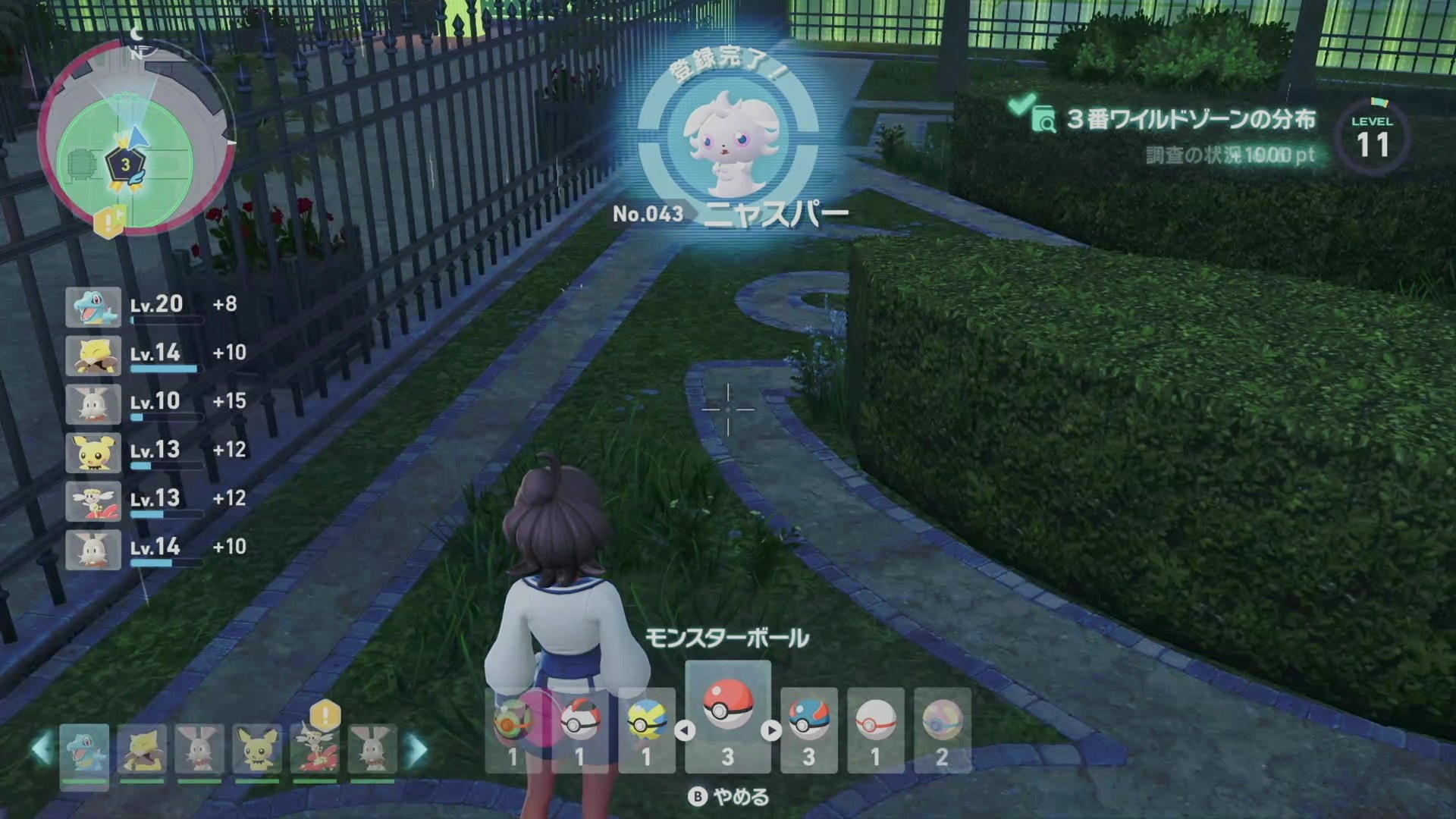Click the ball selector's right arrow
This screenshot has width=1456, height=819.
[x=771, y=730]
